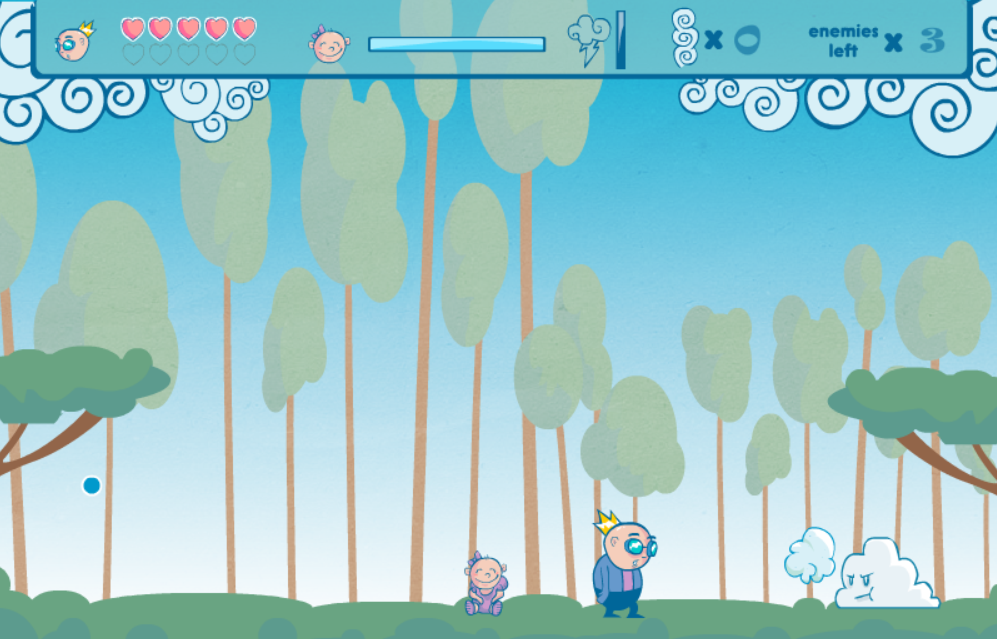Activate the storm cloud lightning icon
The width and height of the screenshot is (997, 639).
pyautogui.click(x=588, y=40)
